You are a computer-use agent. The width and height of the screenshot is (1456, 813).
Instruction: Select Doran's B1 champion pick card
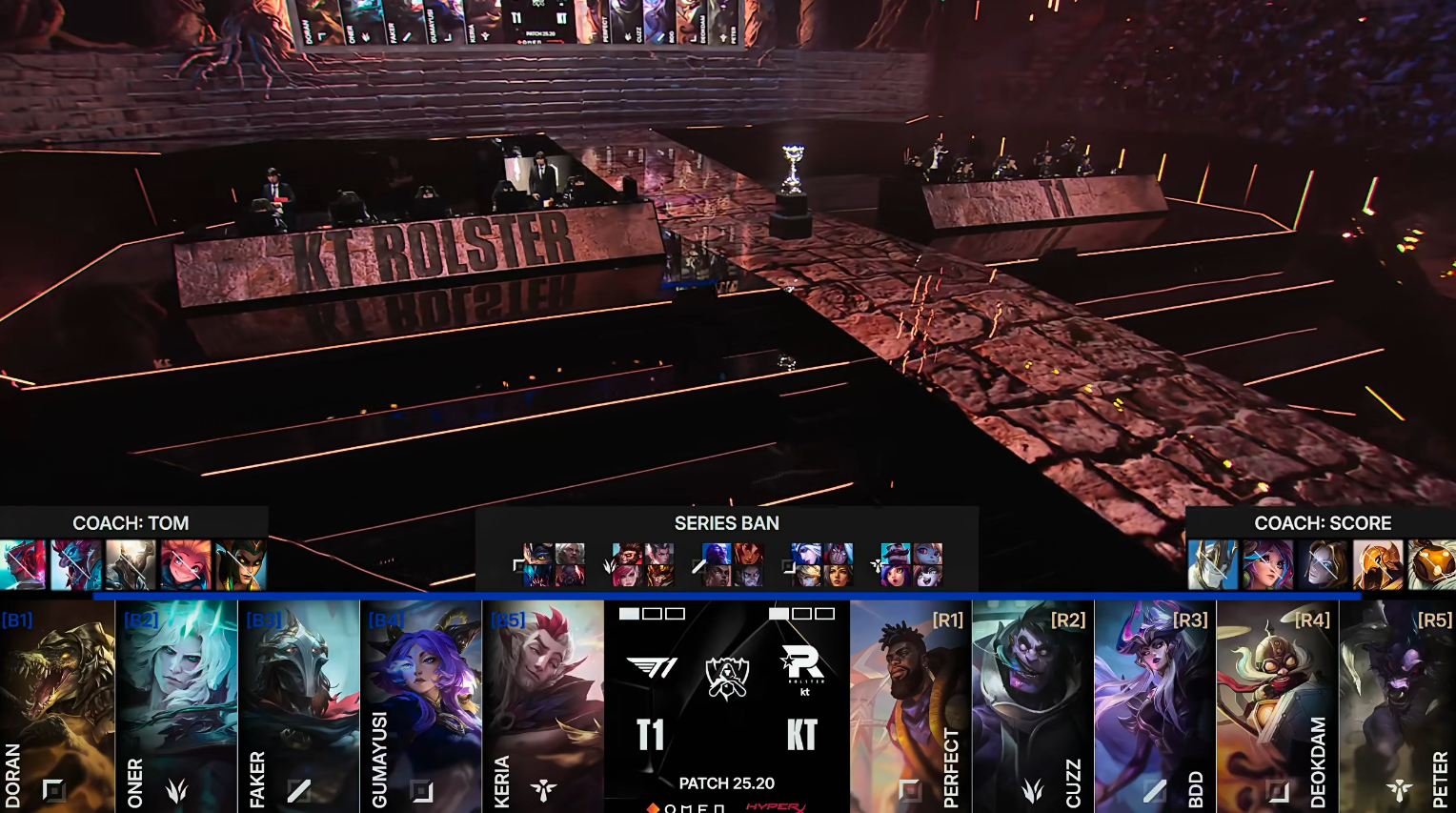[x=57, y=705]
